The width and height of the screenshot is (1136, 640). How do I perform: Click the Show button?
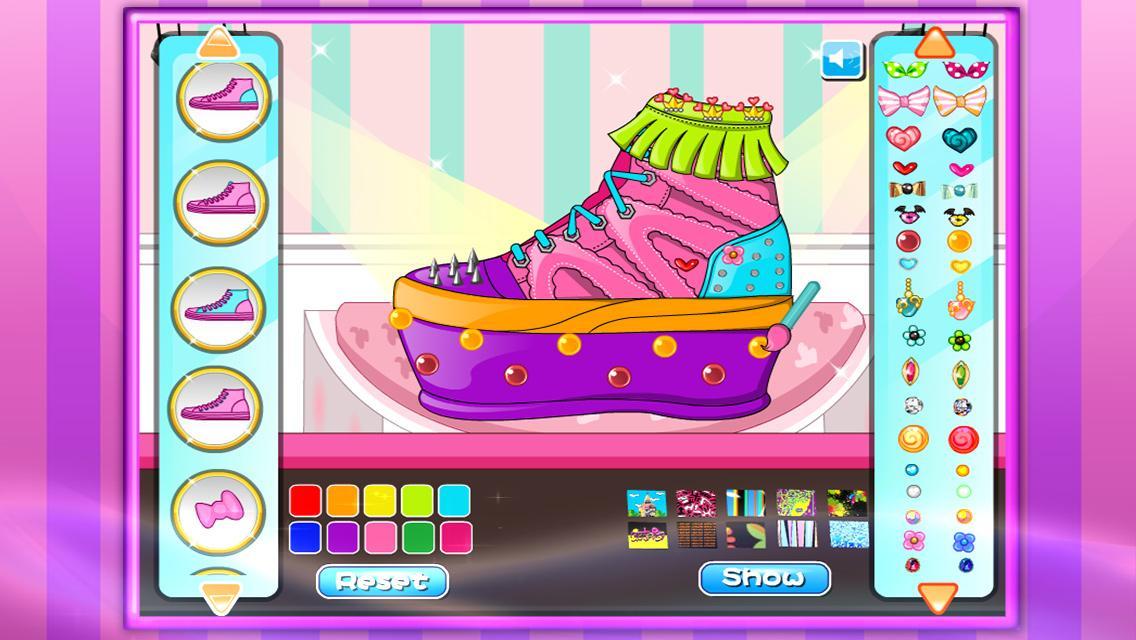pos(764,577)
